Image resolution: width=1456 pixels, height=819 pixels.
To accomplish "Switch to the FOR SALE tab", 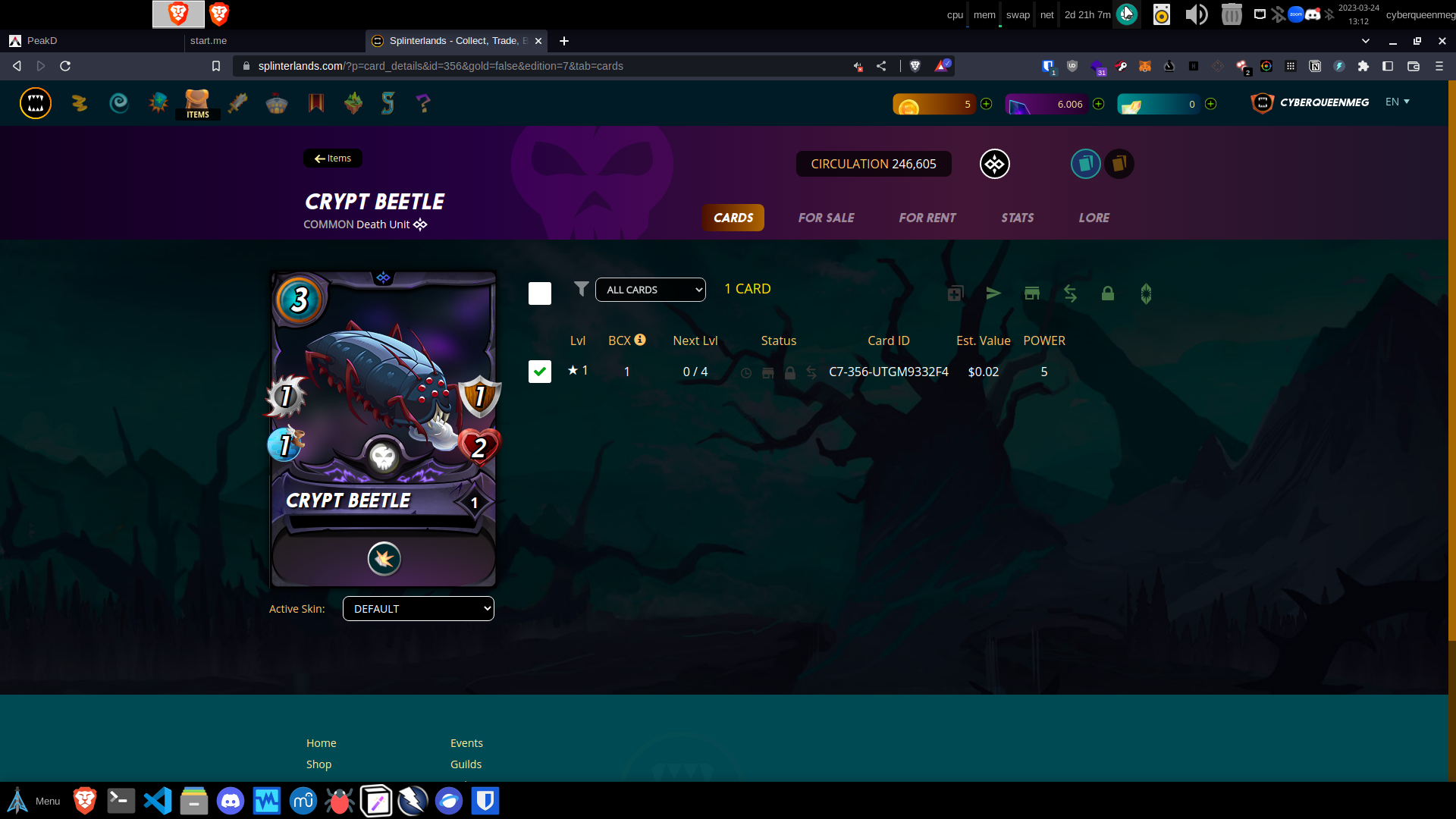I will pos(826,218).
